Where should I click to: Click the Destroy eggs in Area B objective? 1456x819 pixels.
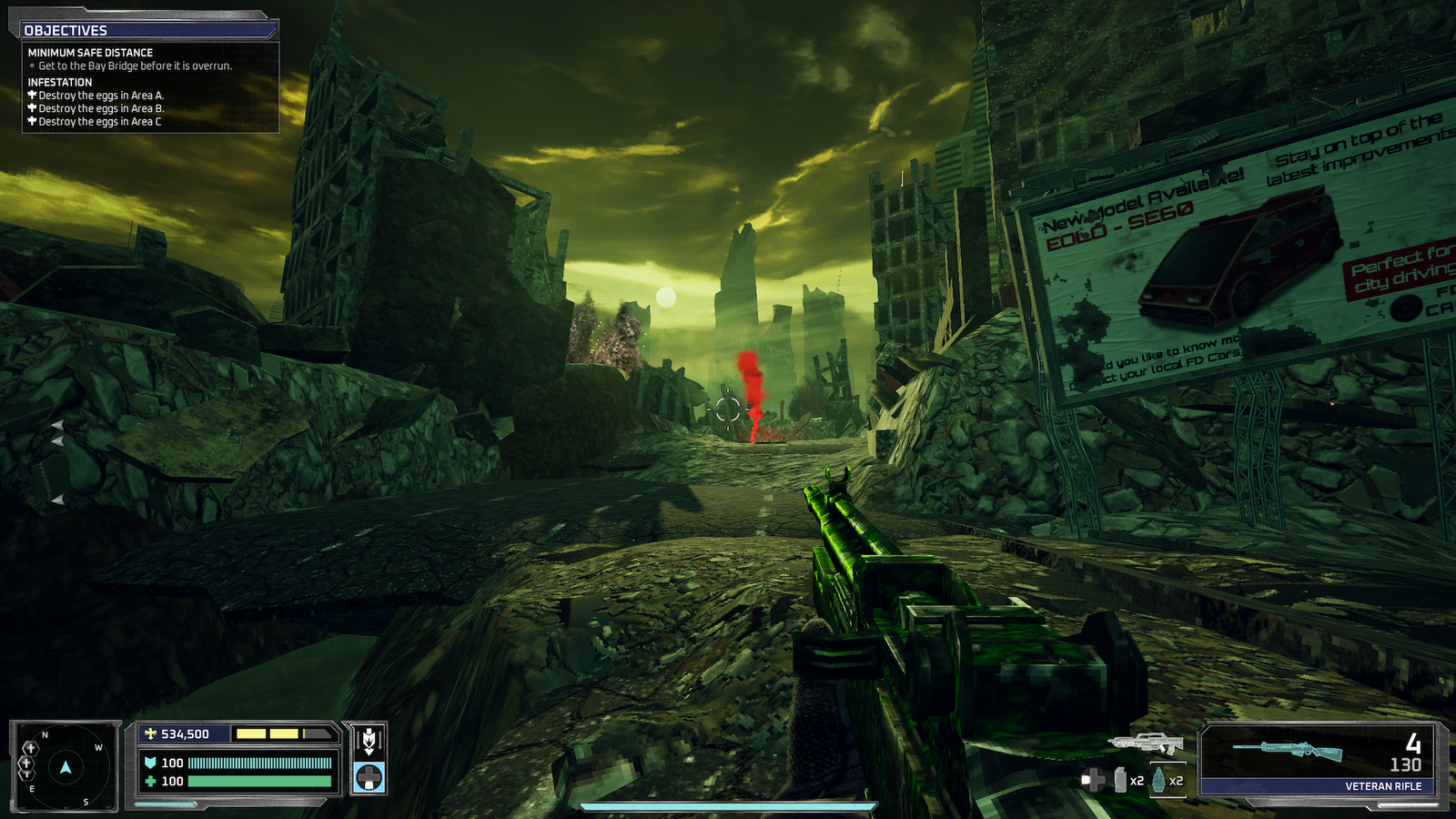[100, 108]
